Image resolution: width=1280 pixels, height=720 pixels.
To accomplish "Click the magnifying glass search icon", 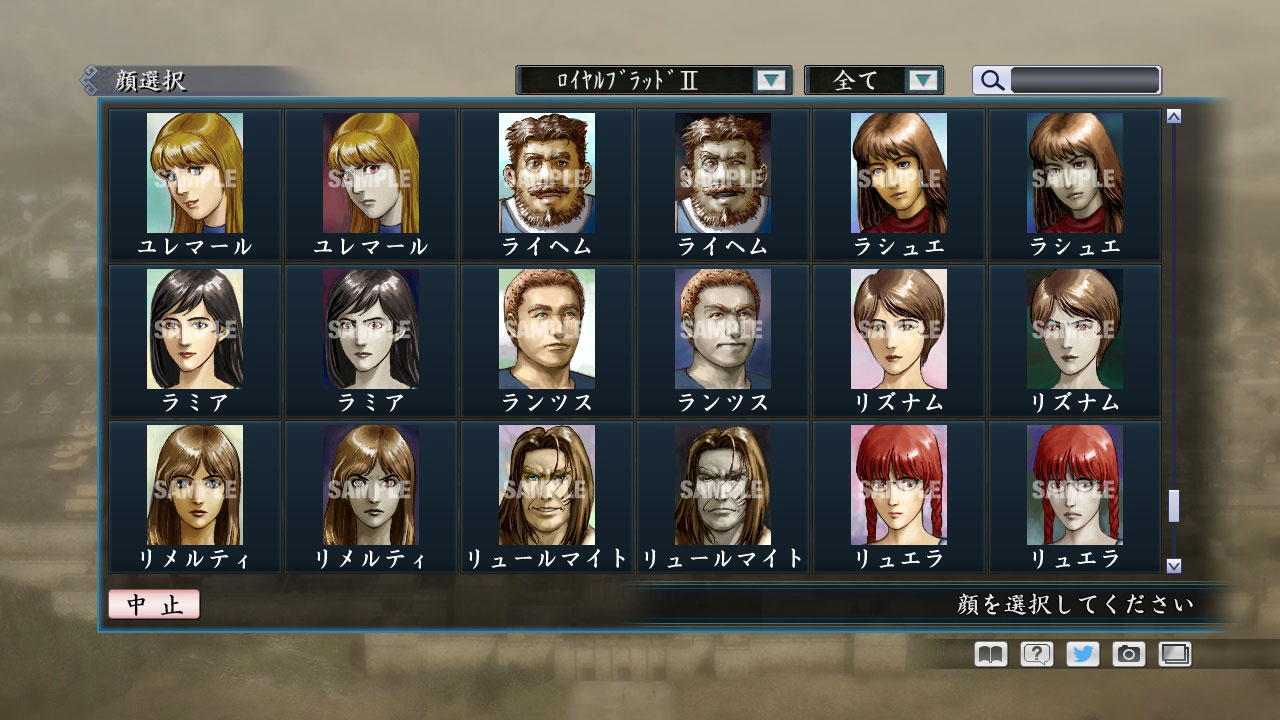I will (990, 80).
